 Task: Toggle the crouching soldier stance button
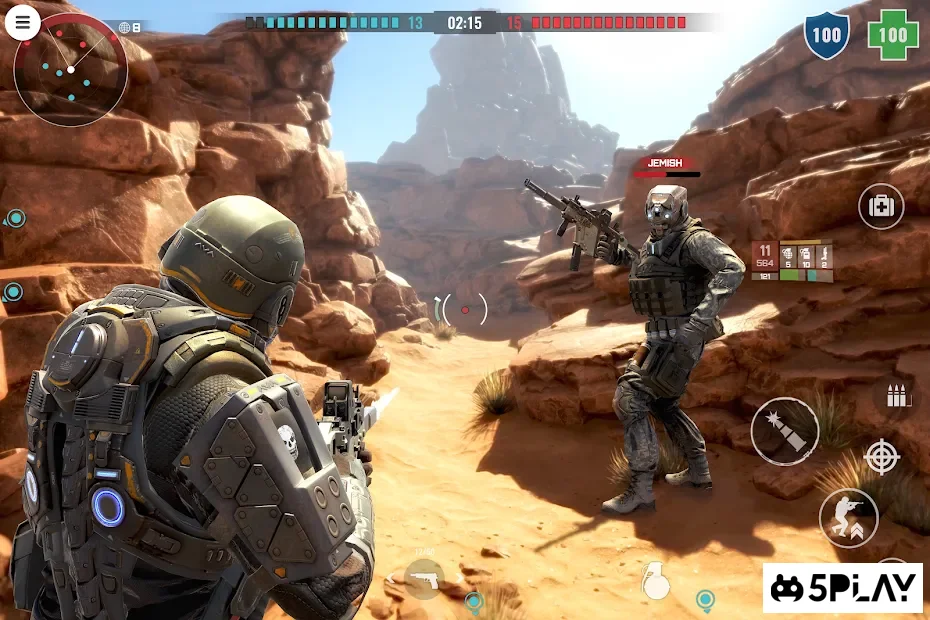tap(848, 518)
